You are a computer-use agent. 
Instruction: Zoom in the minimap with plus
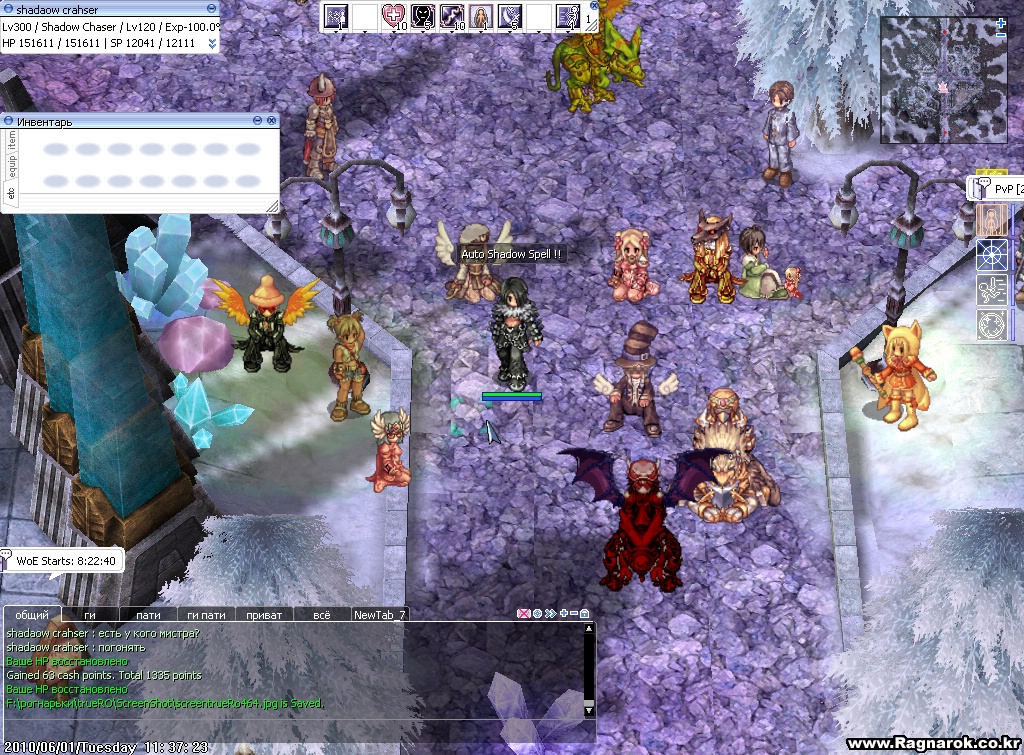click(x=1001, y=22)
